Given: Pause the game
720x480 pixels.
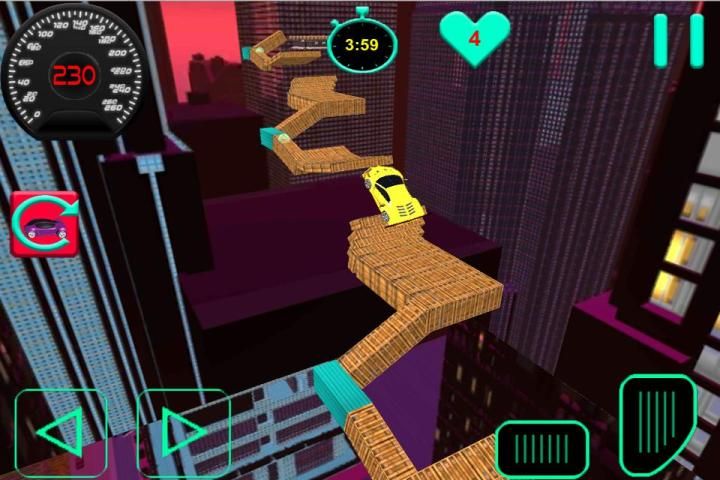Looking at the screenshot, I should [679, 40].
